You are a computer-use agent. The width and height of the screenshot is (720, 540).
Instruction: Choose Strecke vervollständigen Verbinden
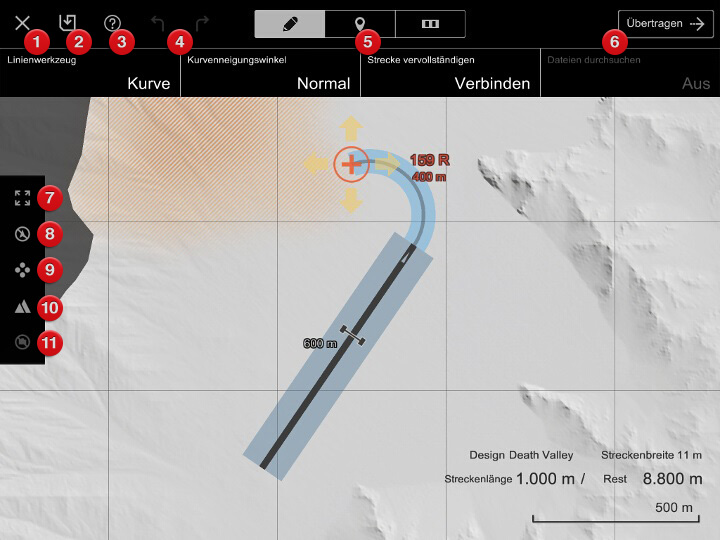pos(450,73)
